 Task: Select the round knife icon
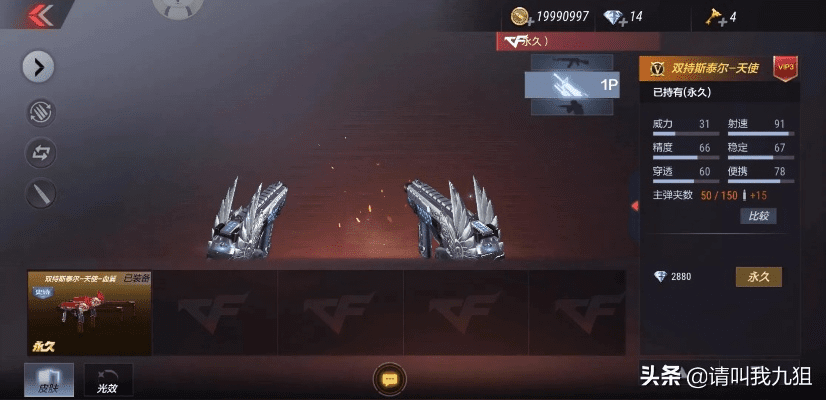(40, 194)
